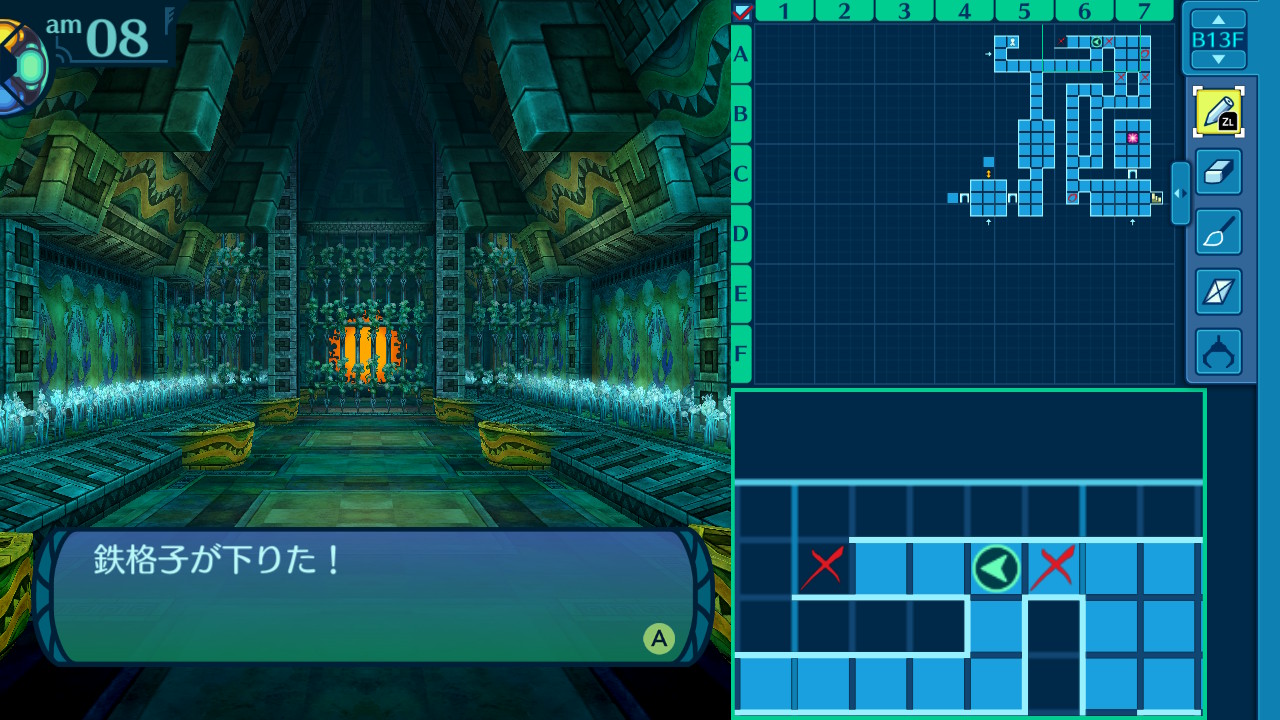
Task: Click the pink star marker on map
Action: pos(1132,138)
